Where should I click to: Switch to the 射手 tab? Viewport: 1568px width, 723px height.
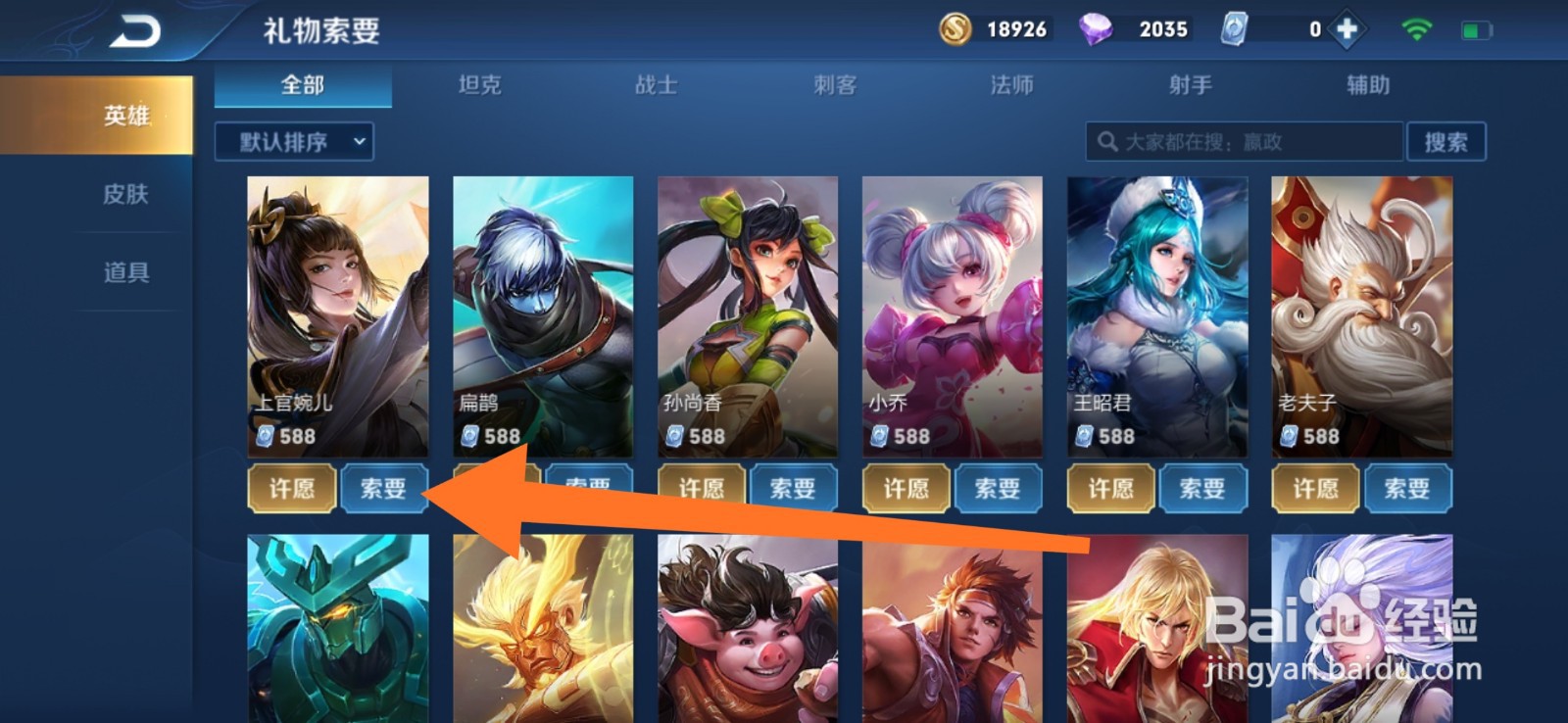point(1192,86)
